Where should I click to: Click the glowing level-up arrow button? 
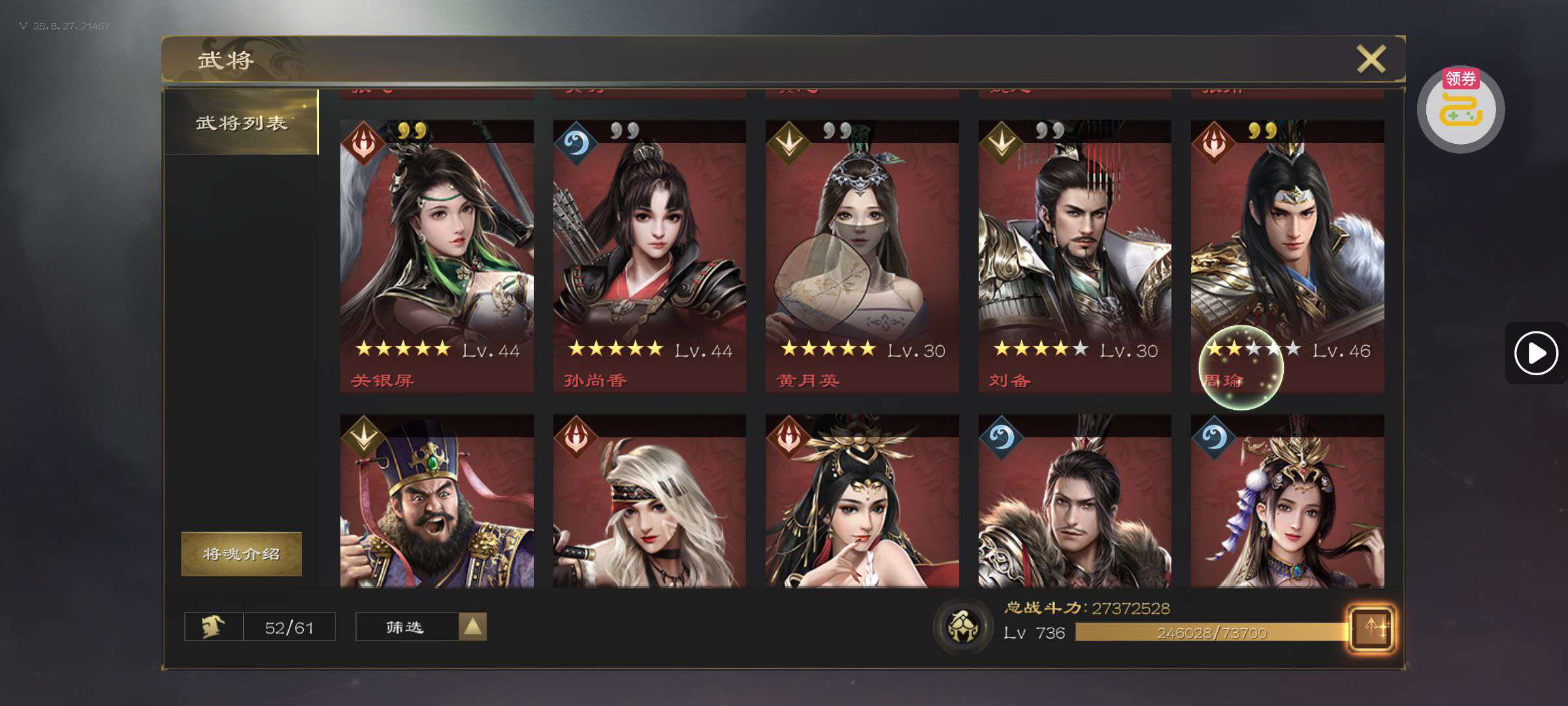1371,629
